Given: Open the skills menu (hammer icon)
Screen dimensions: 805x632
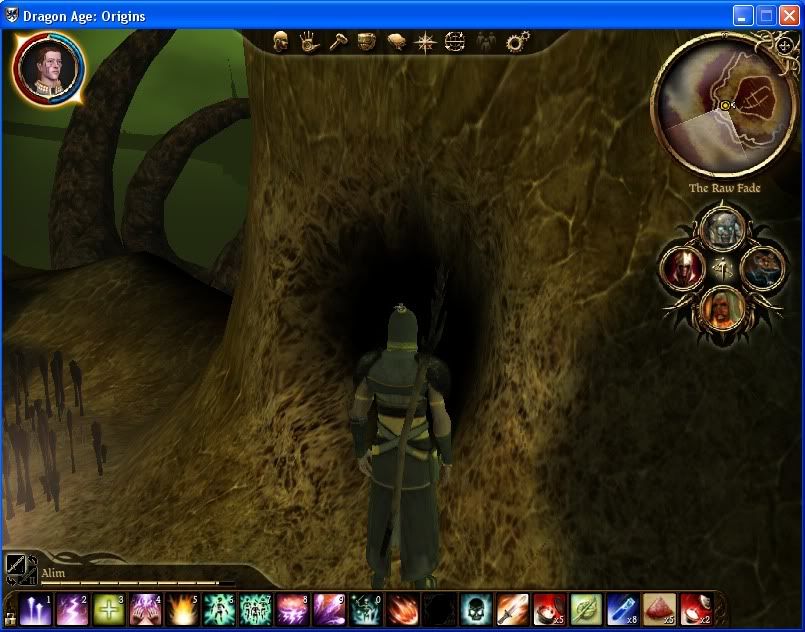Looking at the screenshot, I should (x=338, y=41).
